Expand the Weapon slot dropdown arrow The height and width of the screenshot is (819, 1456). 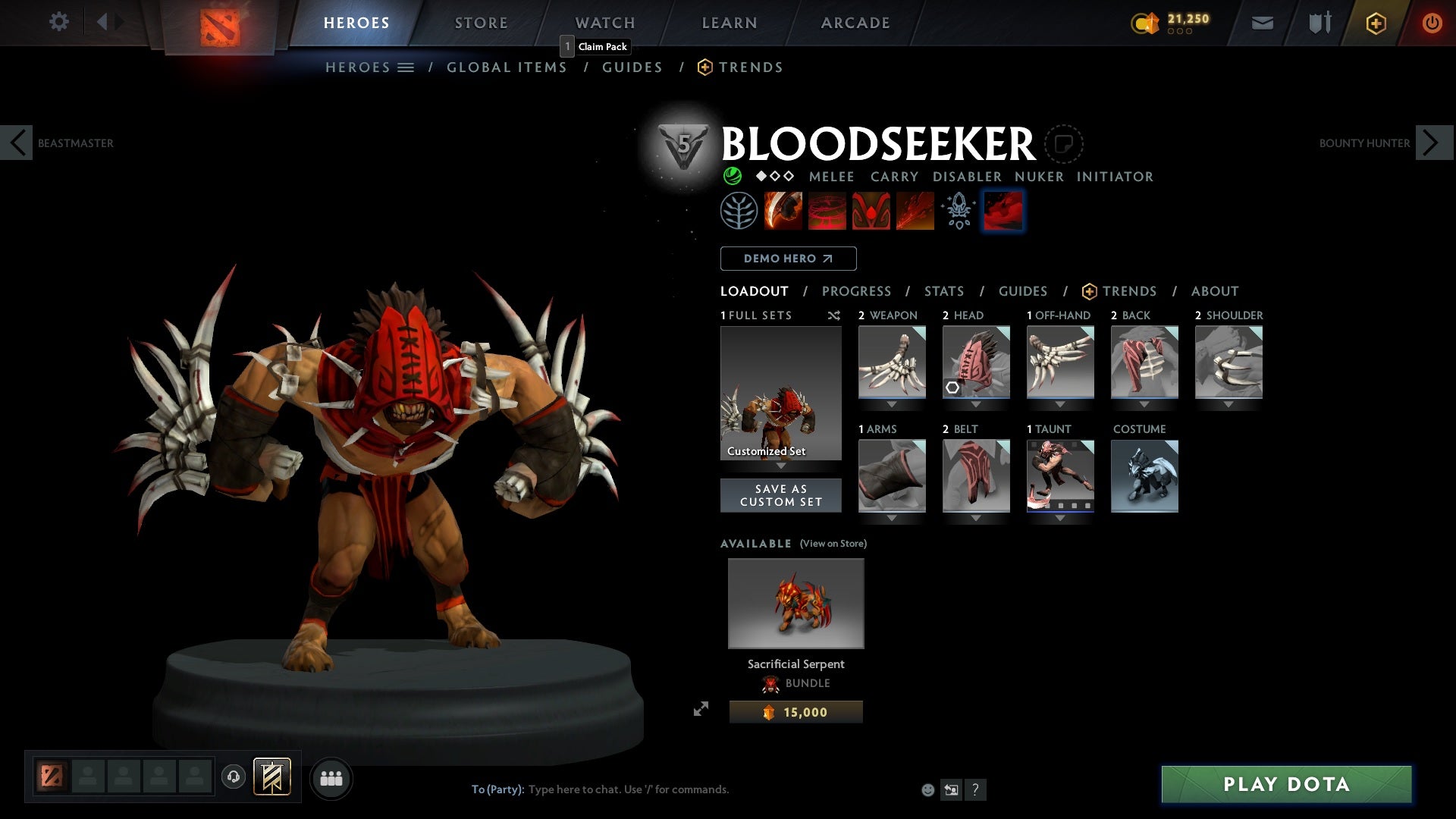(x=892, y=404)
